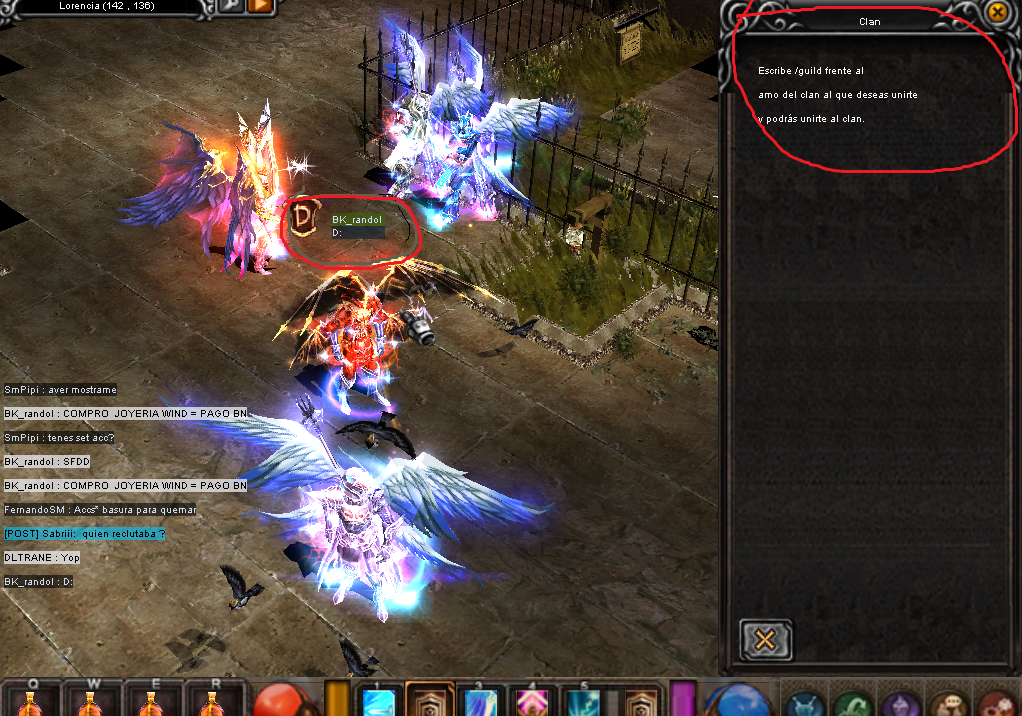
Task: Click the wrench settings button beside Lorencia
Action: (x=229, y=7)
